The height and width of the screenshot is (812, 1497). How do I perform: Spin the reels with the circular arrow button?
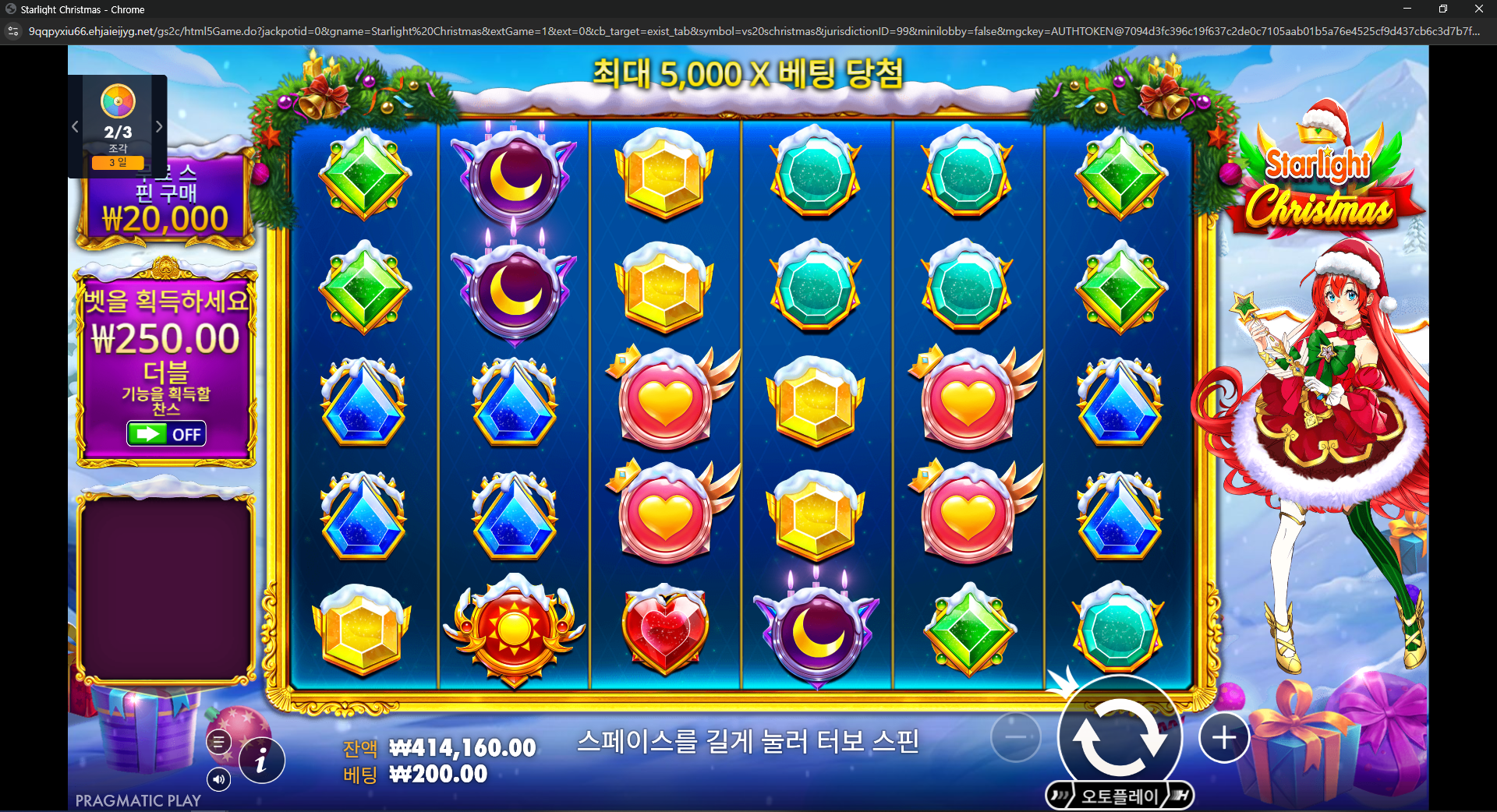point(1120,737)
